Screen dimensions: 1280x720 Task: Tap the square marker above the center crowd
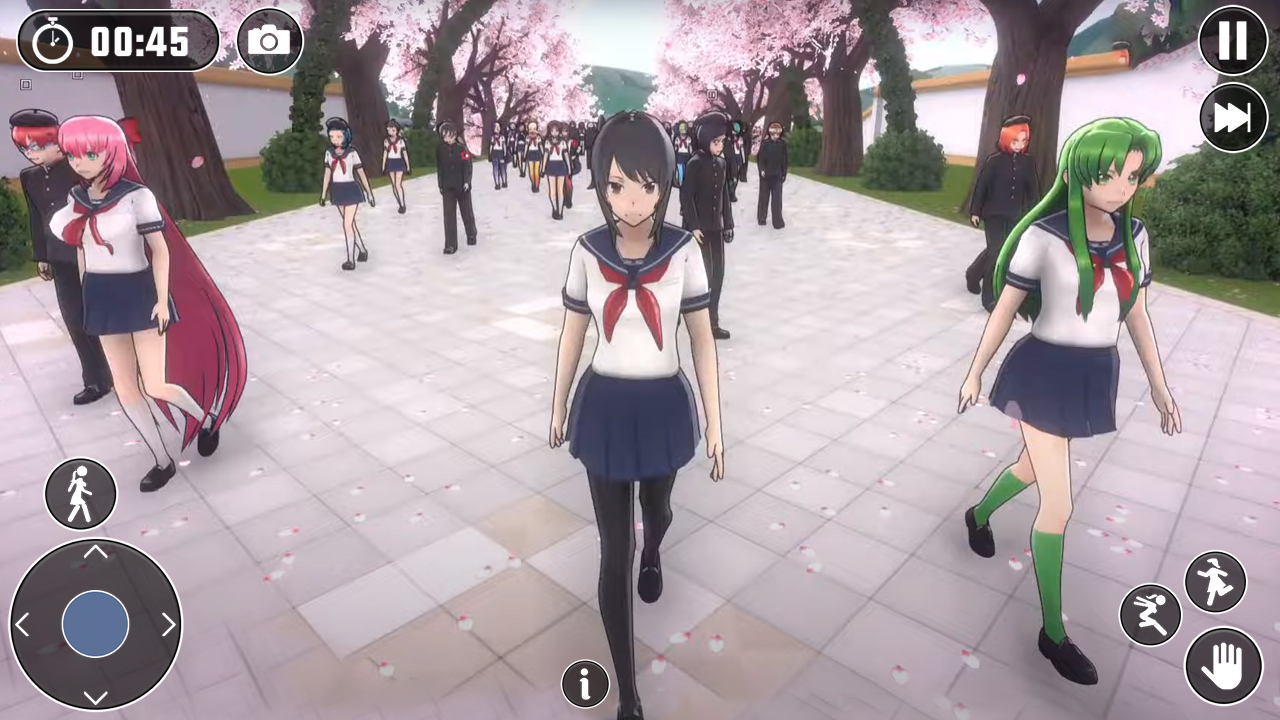pyautogui.click(x=713, y=95)
